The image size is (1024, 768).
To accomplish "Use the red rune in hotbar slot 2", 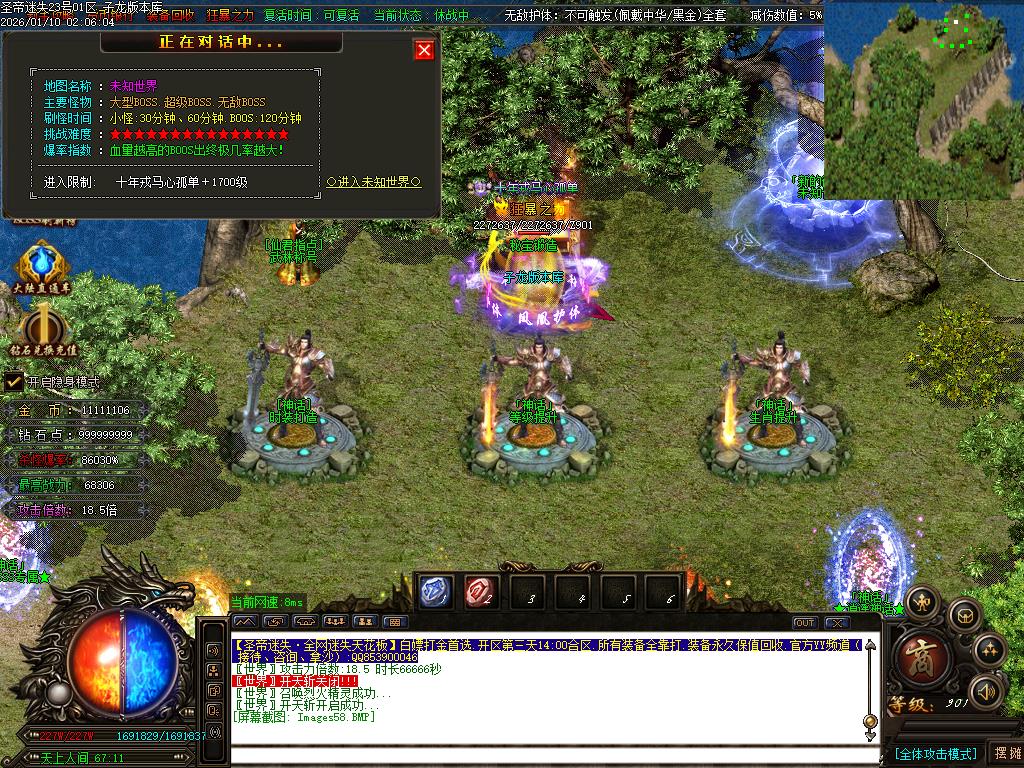I will pyautogui.click(x=480, y=591).
